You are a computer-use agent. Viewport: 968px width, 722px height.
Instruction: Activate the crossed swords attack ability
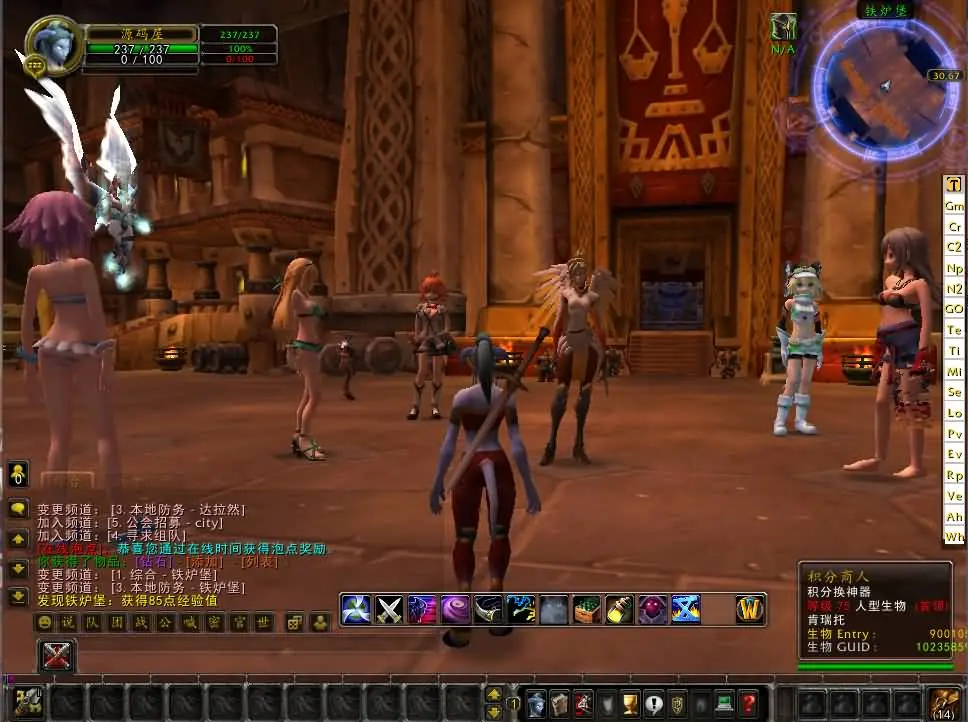pos(388,609)
